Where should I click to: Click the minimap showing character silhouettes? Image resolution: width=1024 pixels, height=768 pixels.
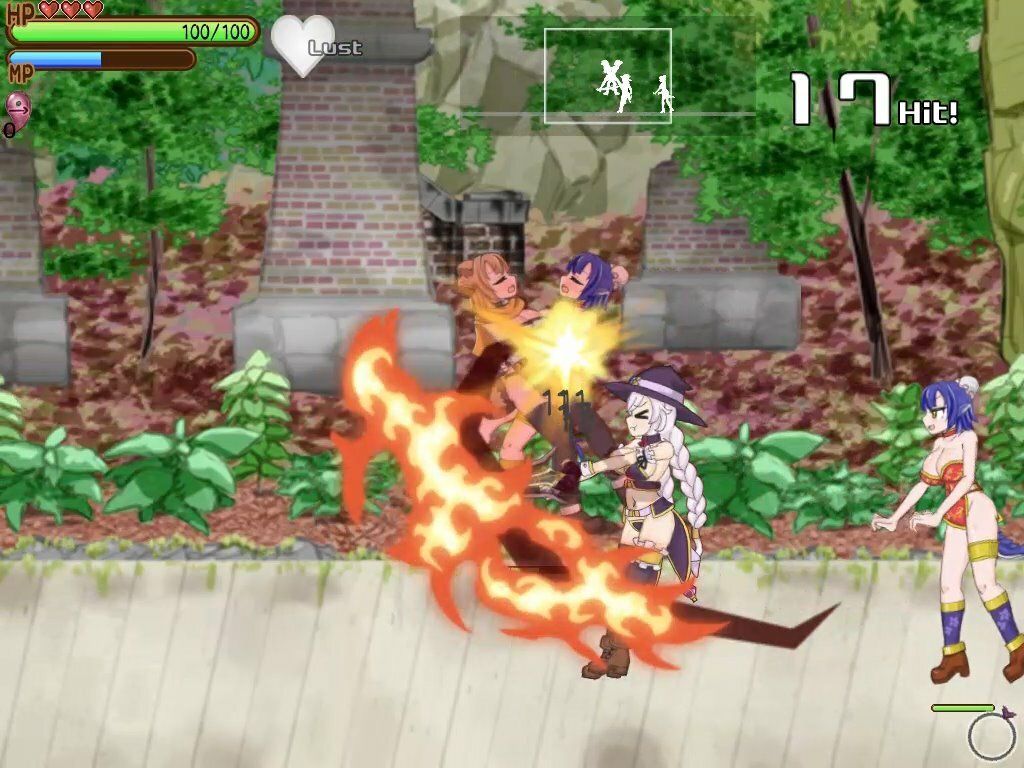[608, 76]
